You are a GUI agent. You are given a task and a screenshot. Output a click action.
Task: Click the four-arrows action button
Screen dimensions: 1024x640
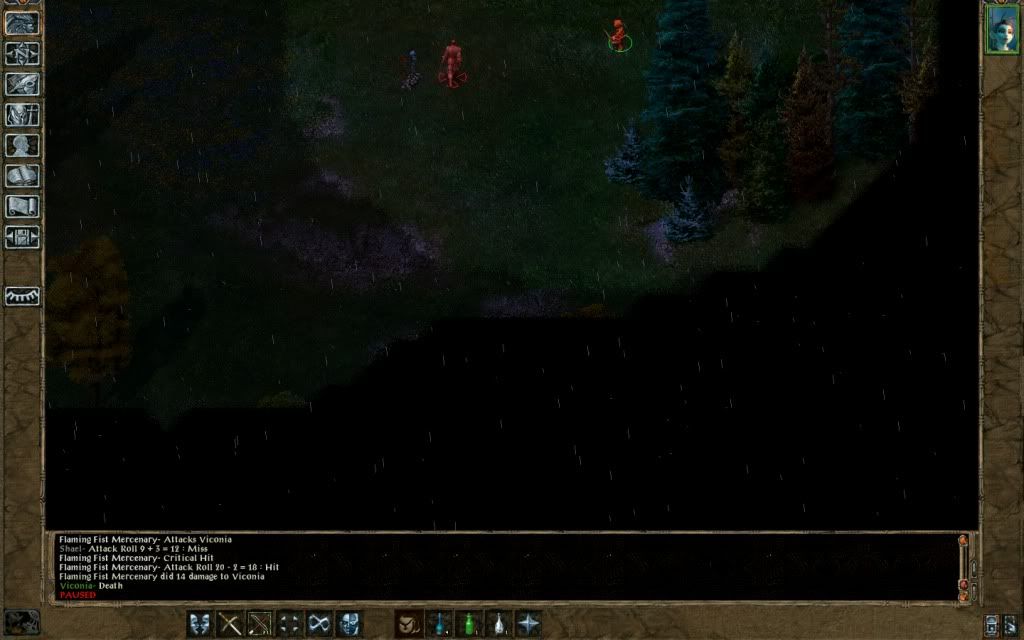tap(290, 624)
